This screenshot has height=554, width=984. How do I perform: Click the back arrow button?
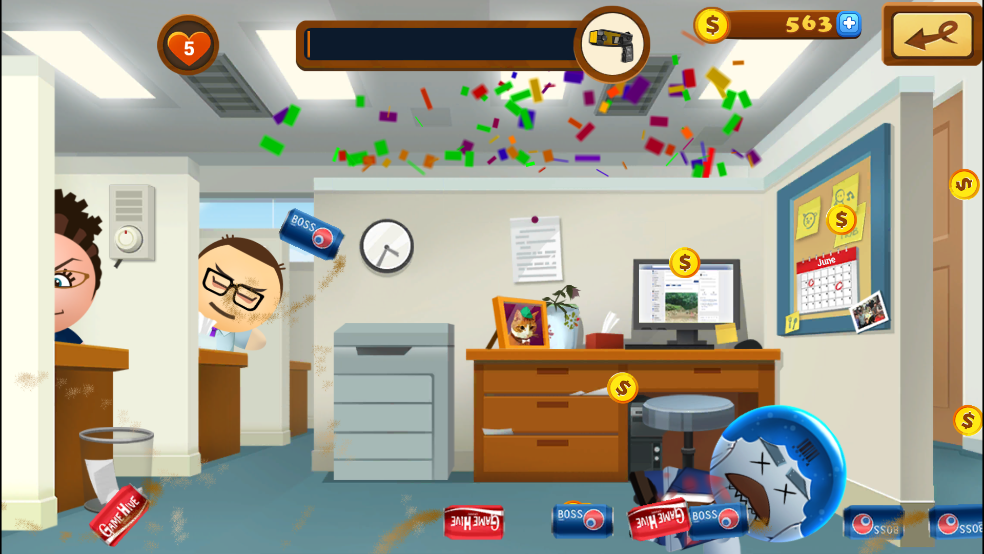tap(931, 34)
